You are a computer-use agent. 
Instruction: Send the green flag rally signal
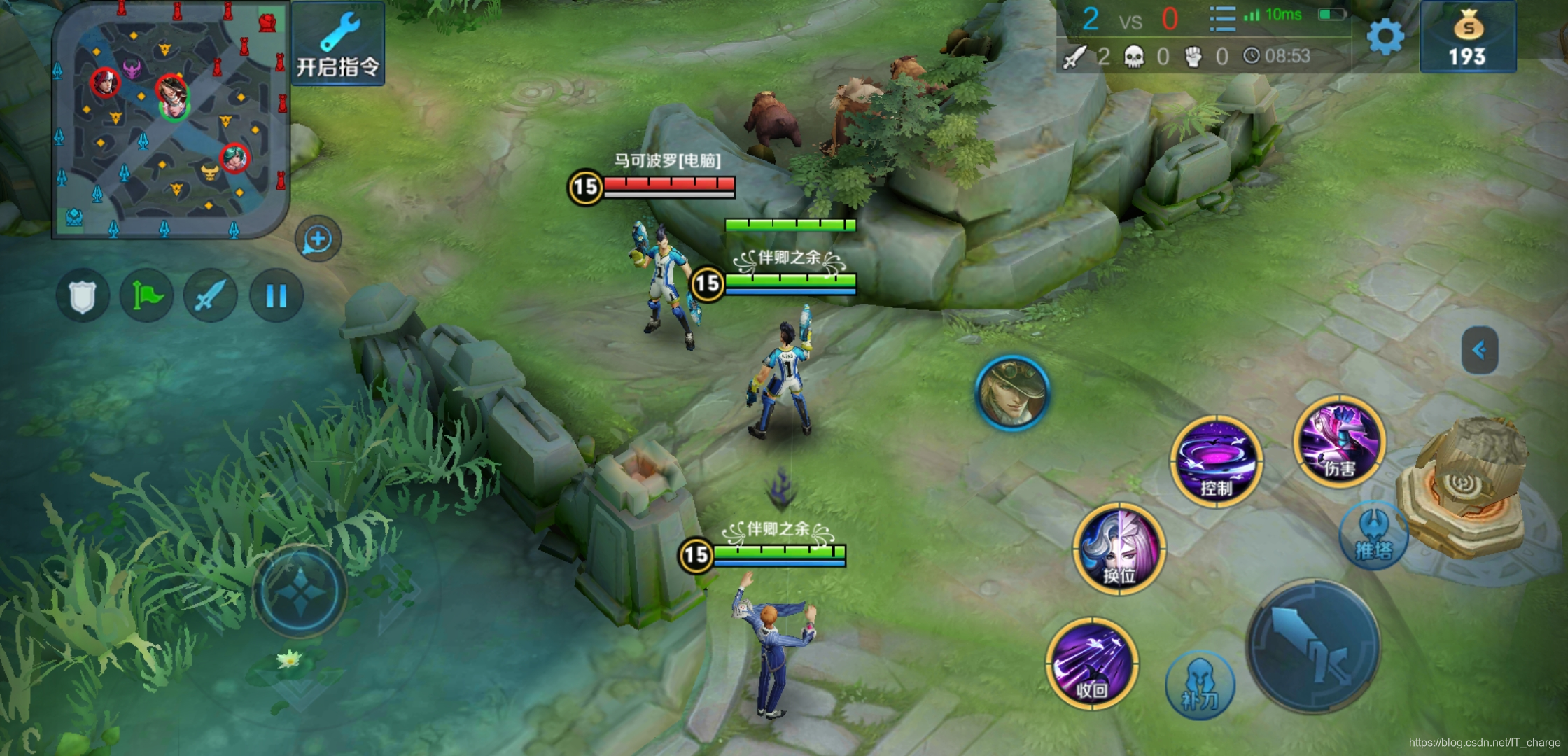click(146, 296)
